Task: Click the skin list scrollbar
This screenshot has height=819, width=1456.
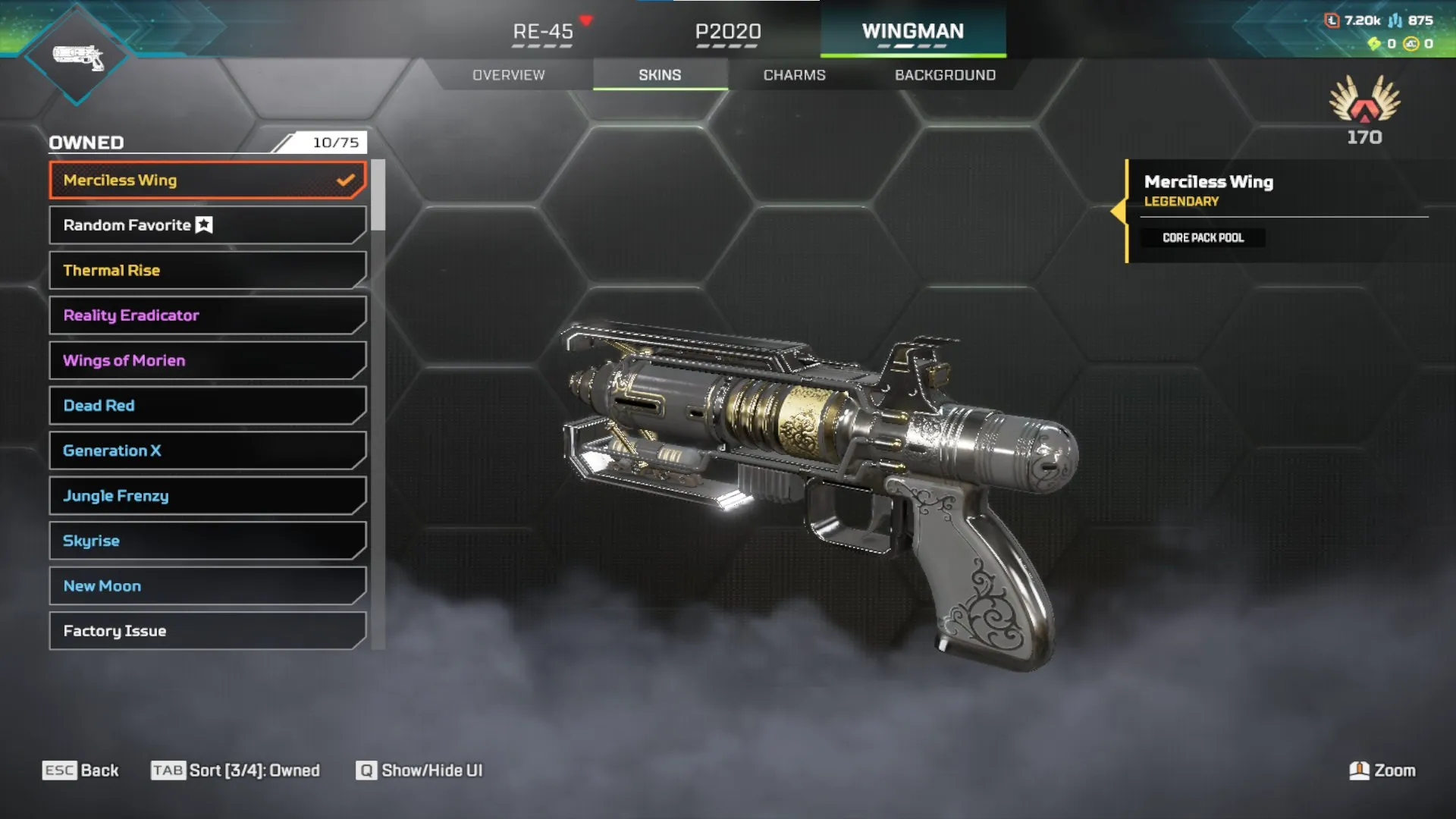Action: (378, 196)
